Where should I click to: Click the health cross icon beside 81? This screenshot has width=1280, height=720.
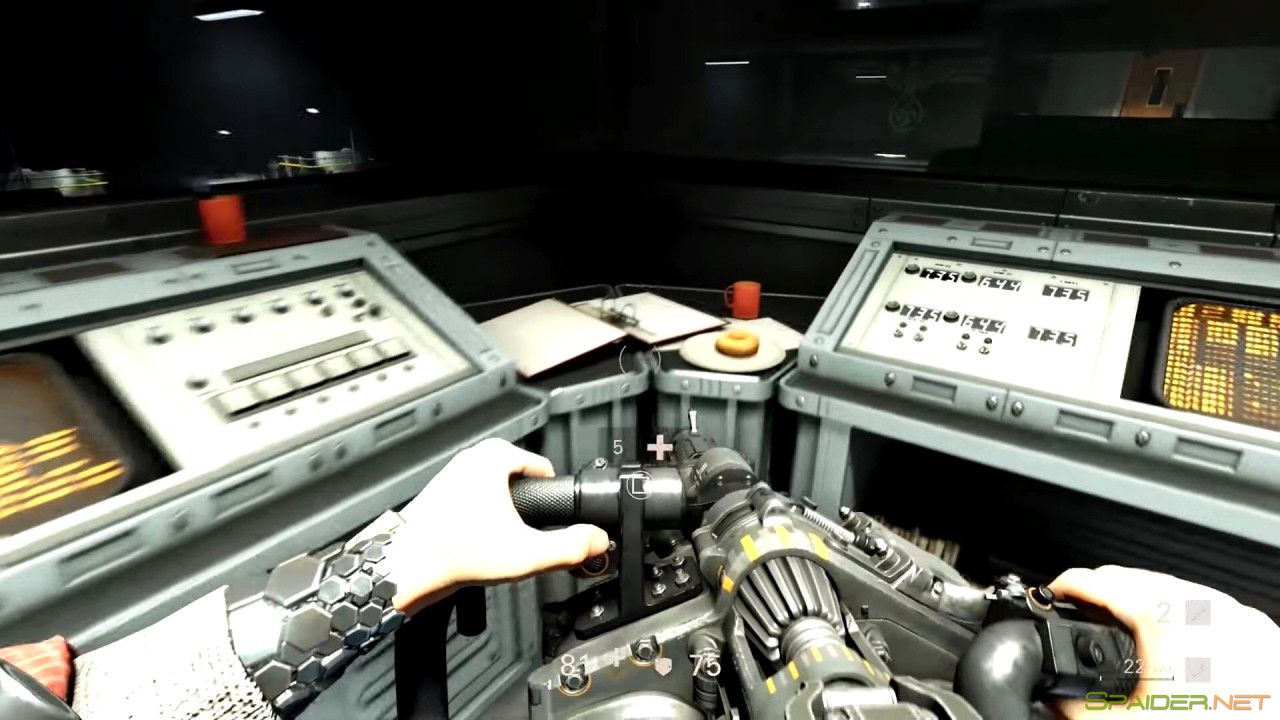pyautogui.click(x=617, y=655)
